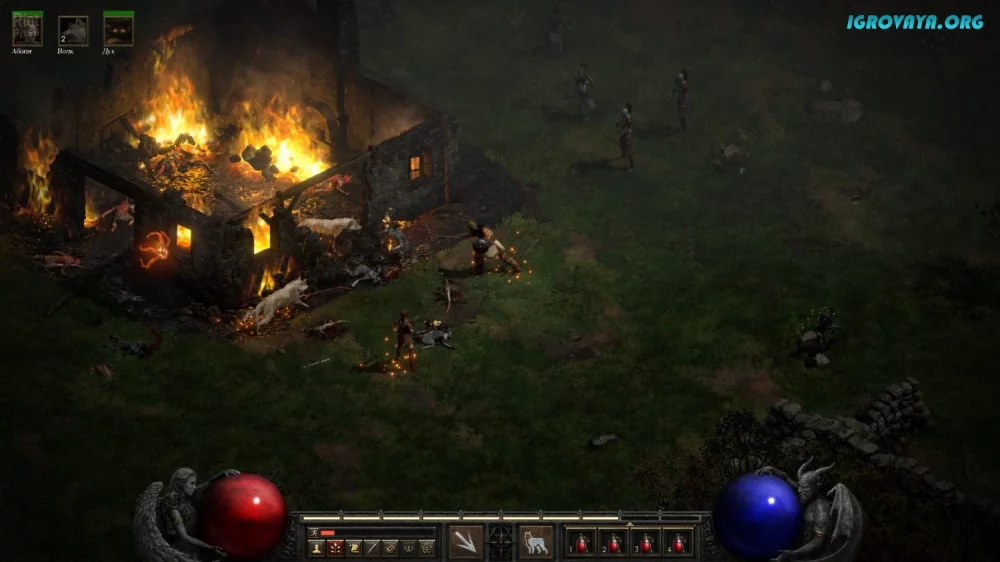
Task: Use the healing potion in belt slot 2
Action: [615, 542]
